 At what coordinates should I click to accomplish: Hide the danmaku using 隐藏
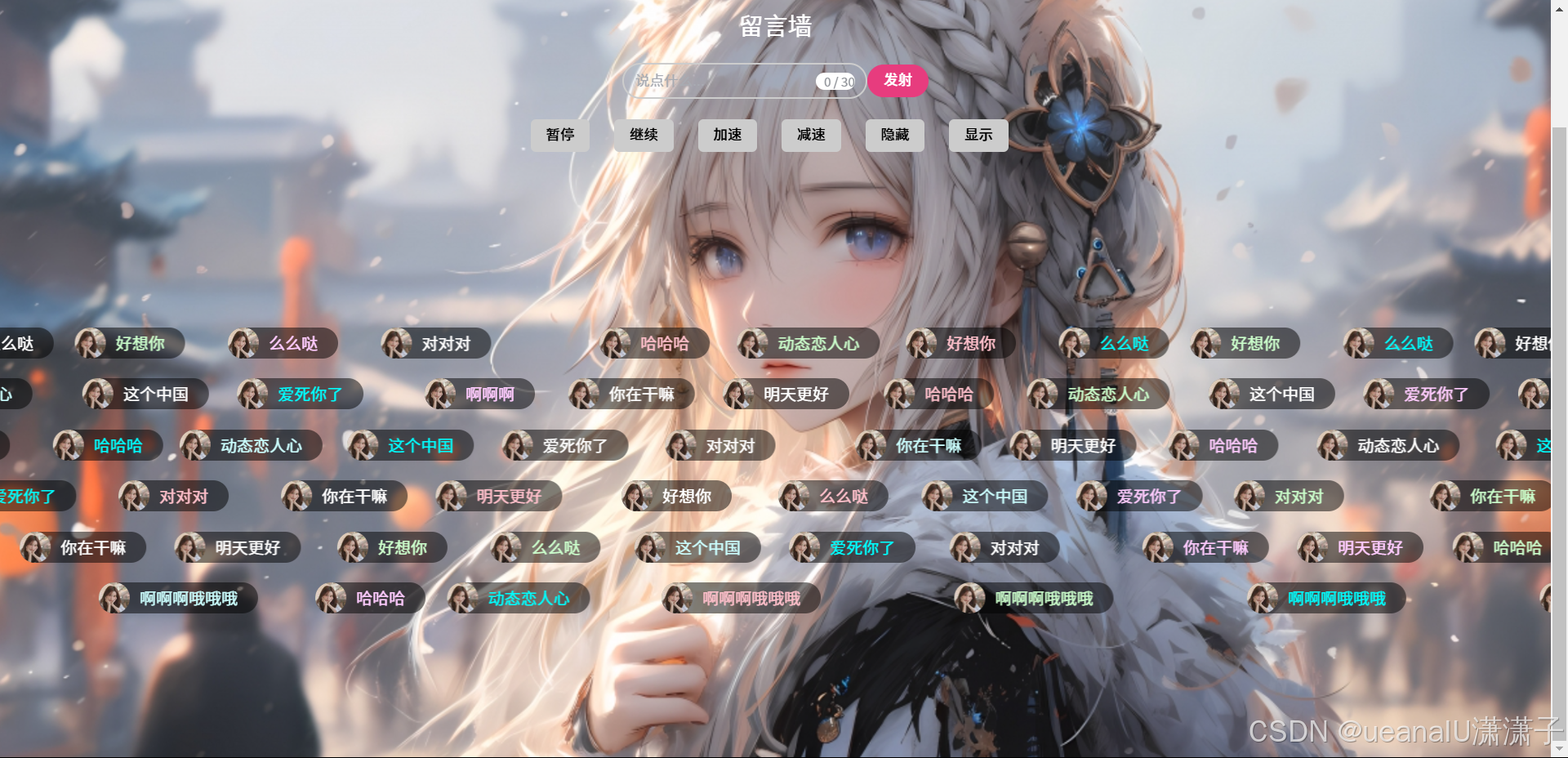[894, 135]
